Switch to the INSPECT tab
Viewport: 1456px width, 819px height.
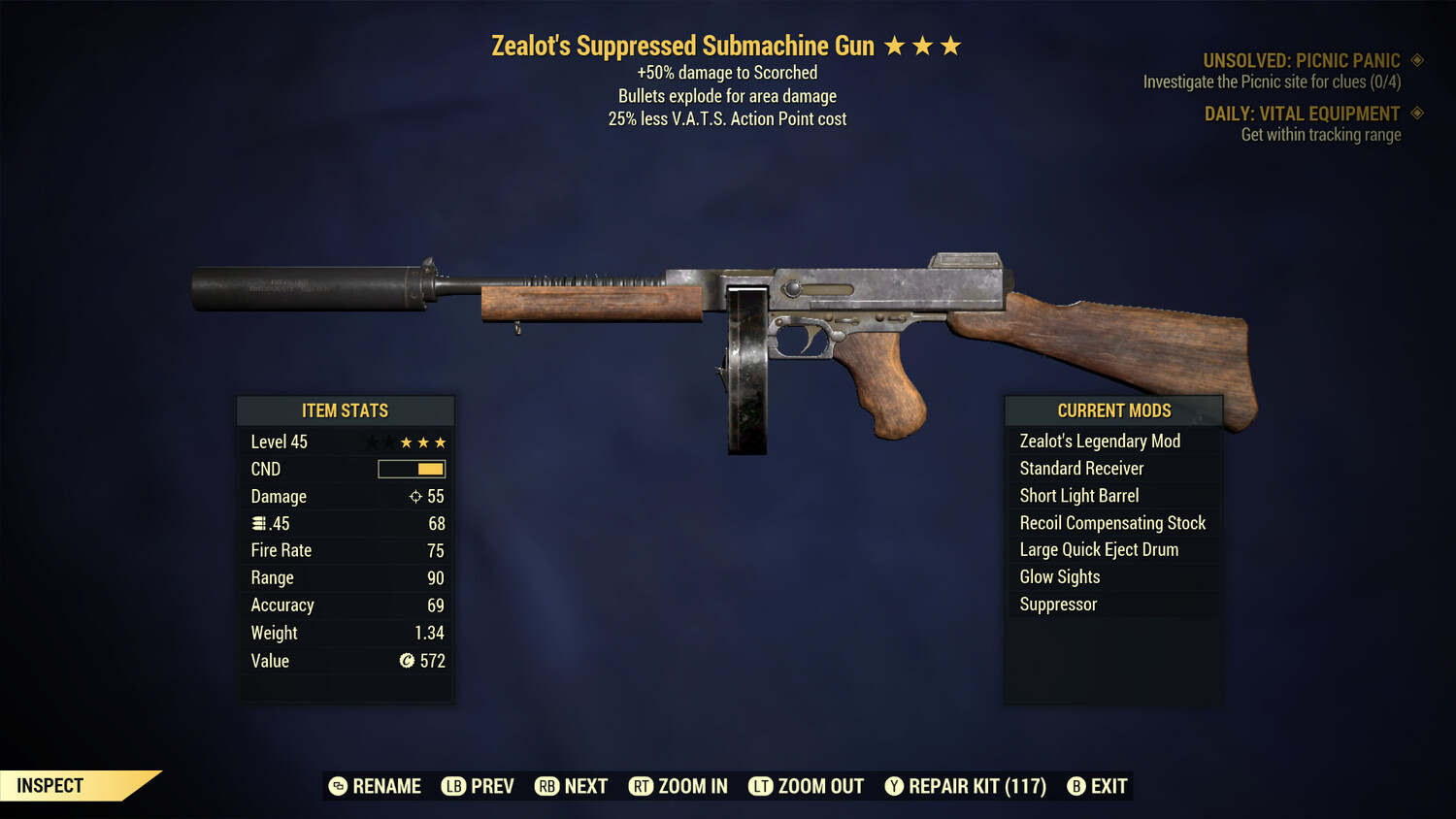pyautogui.click(x=49, y=785)
